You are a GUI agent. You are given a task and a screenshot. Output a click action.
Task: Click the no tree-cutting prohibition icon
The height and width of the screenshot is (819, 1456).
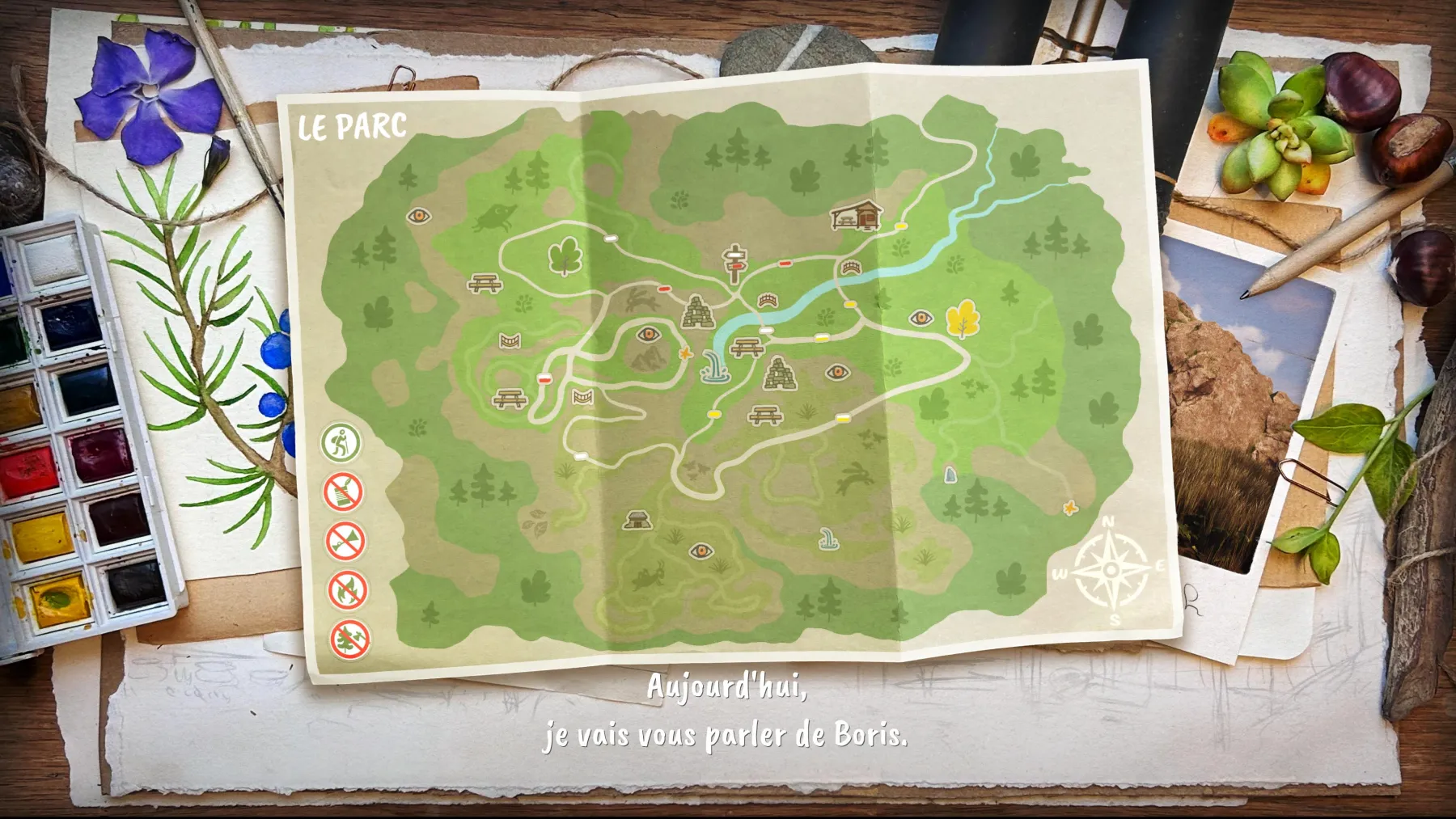click(350, 640)
